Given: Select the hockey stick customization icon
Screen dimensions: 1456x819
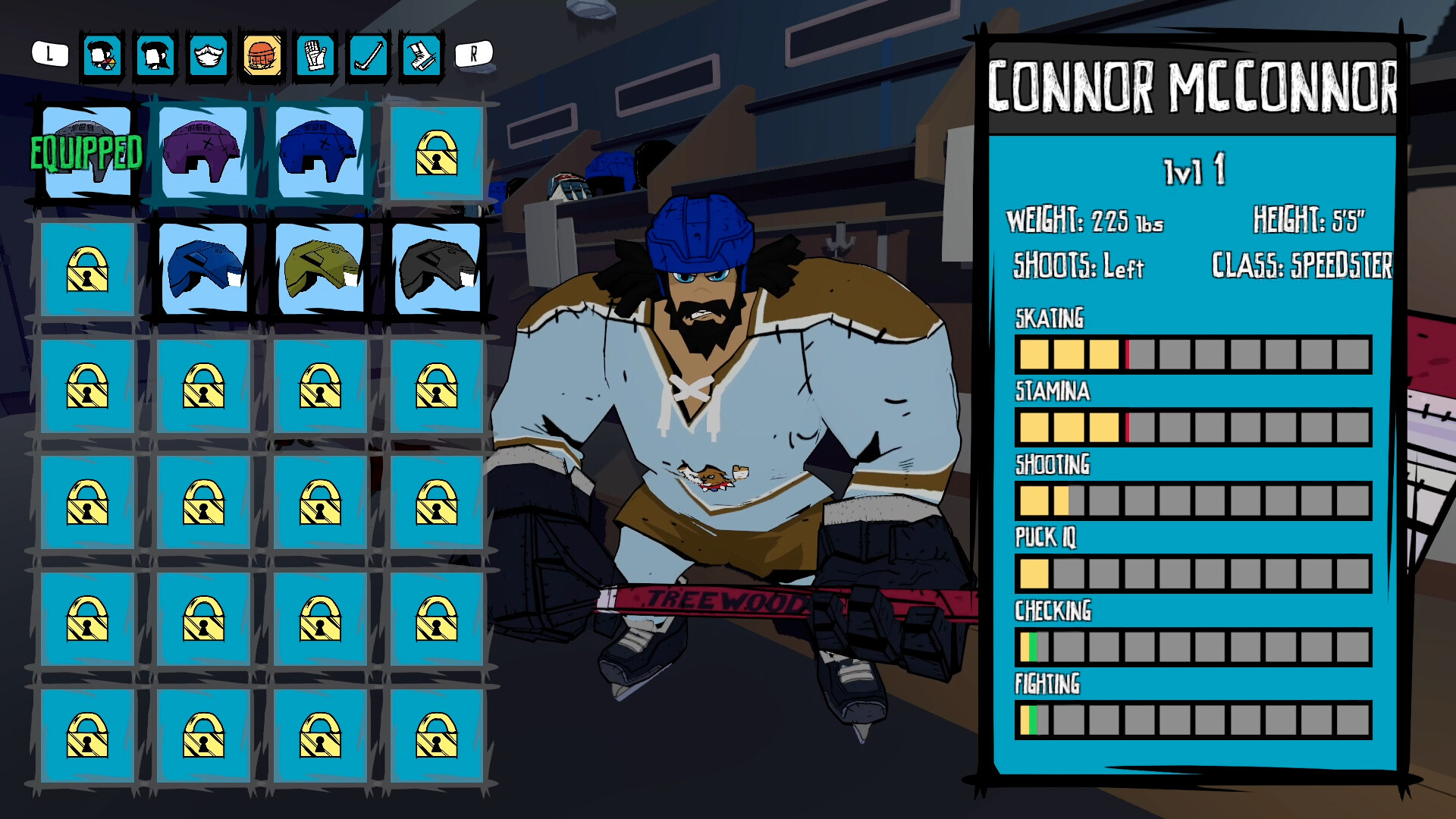Looking at the screenshot, I should (369, 55).
